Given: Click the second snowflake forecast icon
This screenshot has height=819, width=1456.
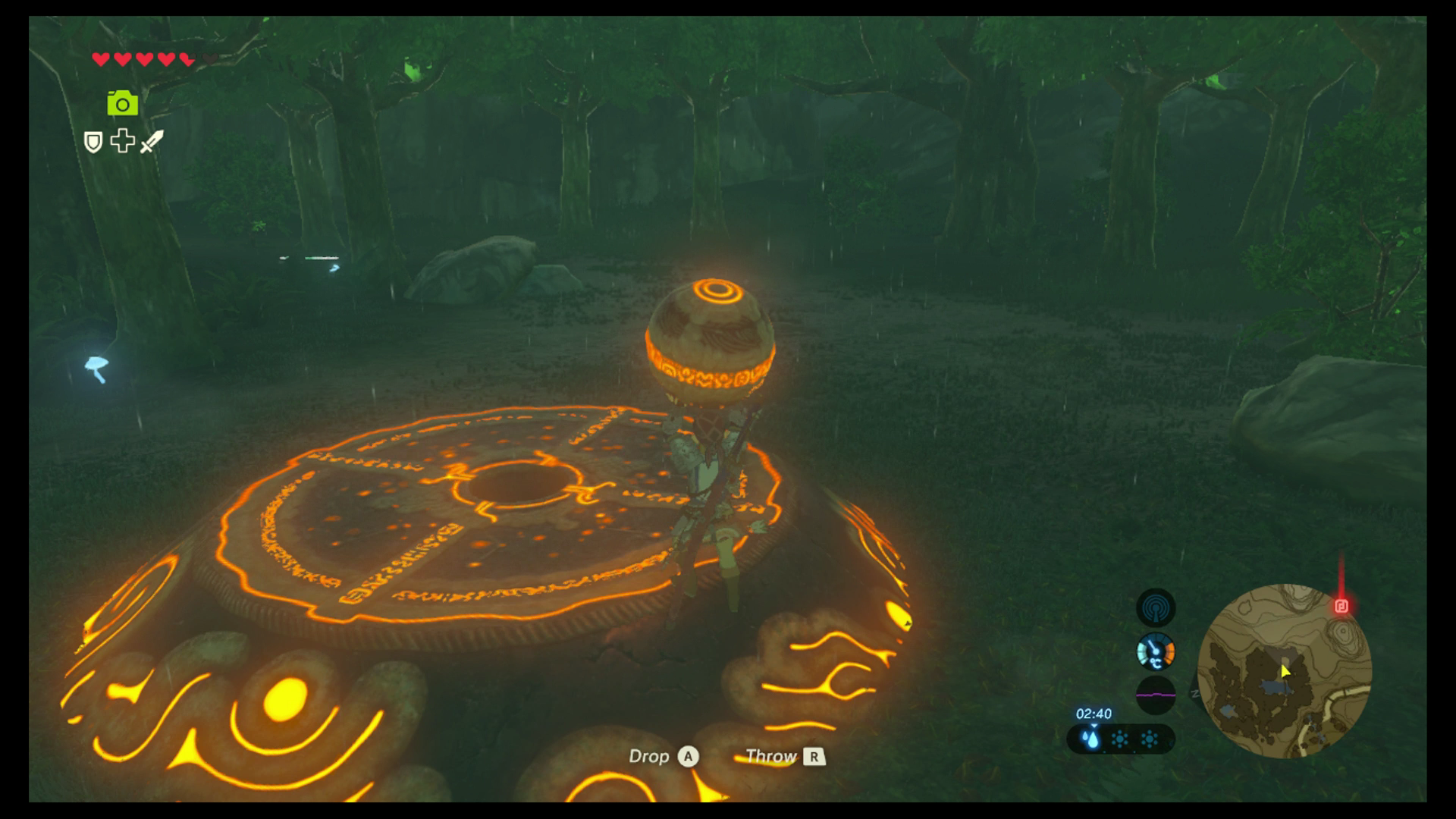Looking at the screenshot, I should click(1149, 739).
